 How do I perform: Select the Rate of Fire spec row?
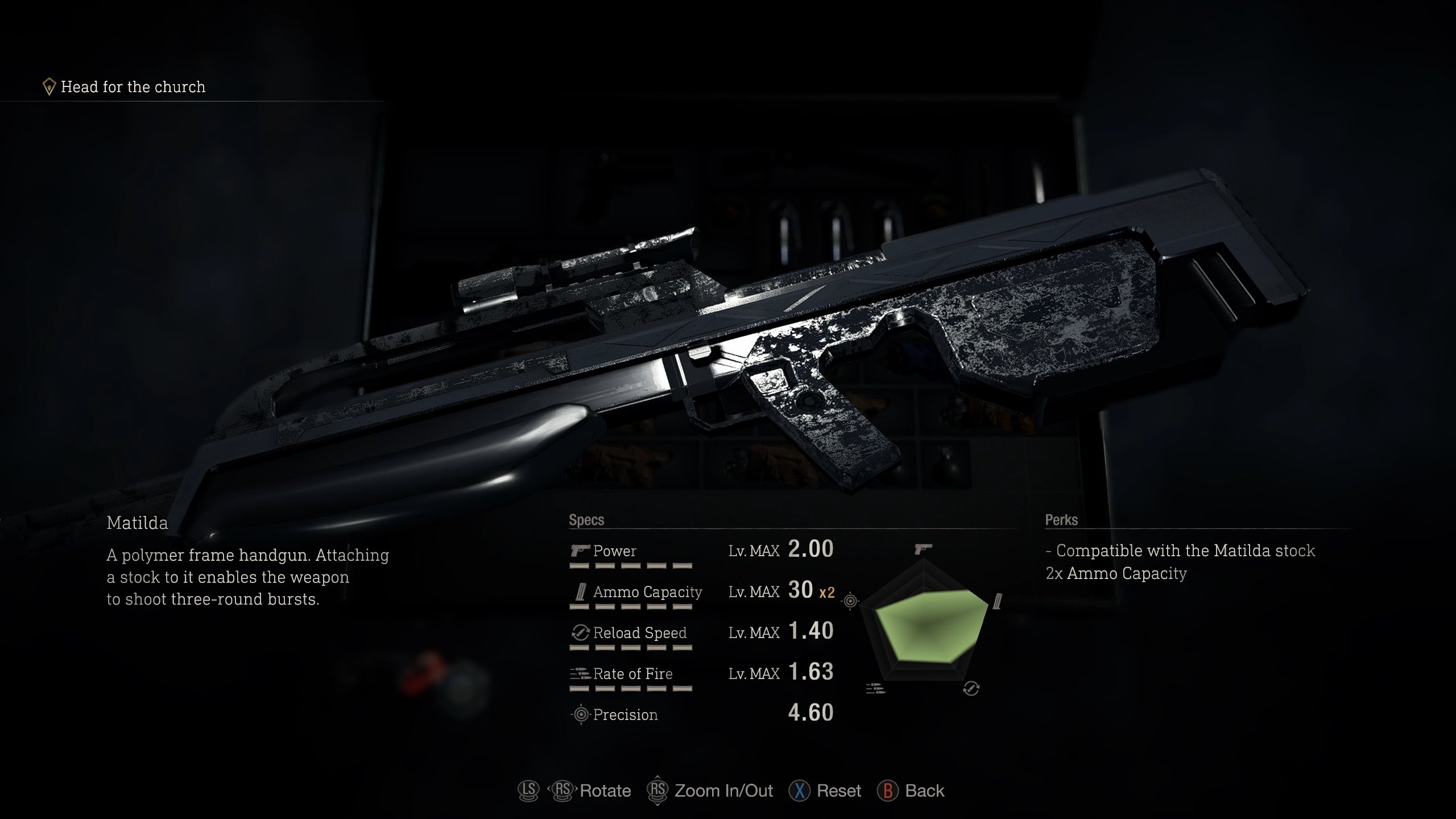coord(701,673)
